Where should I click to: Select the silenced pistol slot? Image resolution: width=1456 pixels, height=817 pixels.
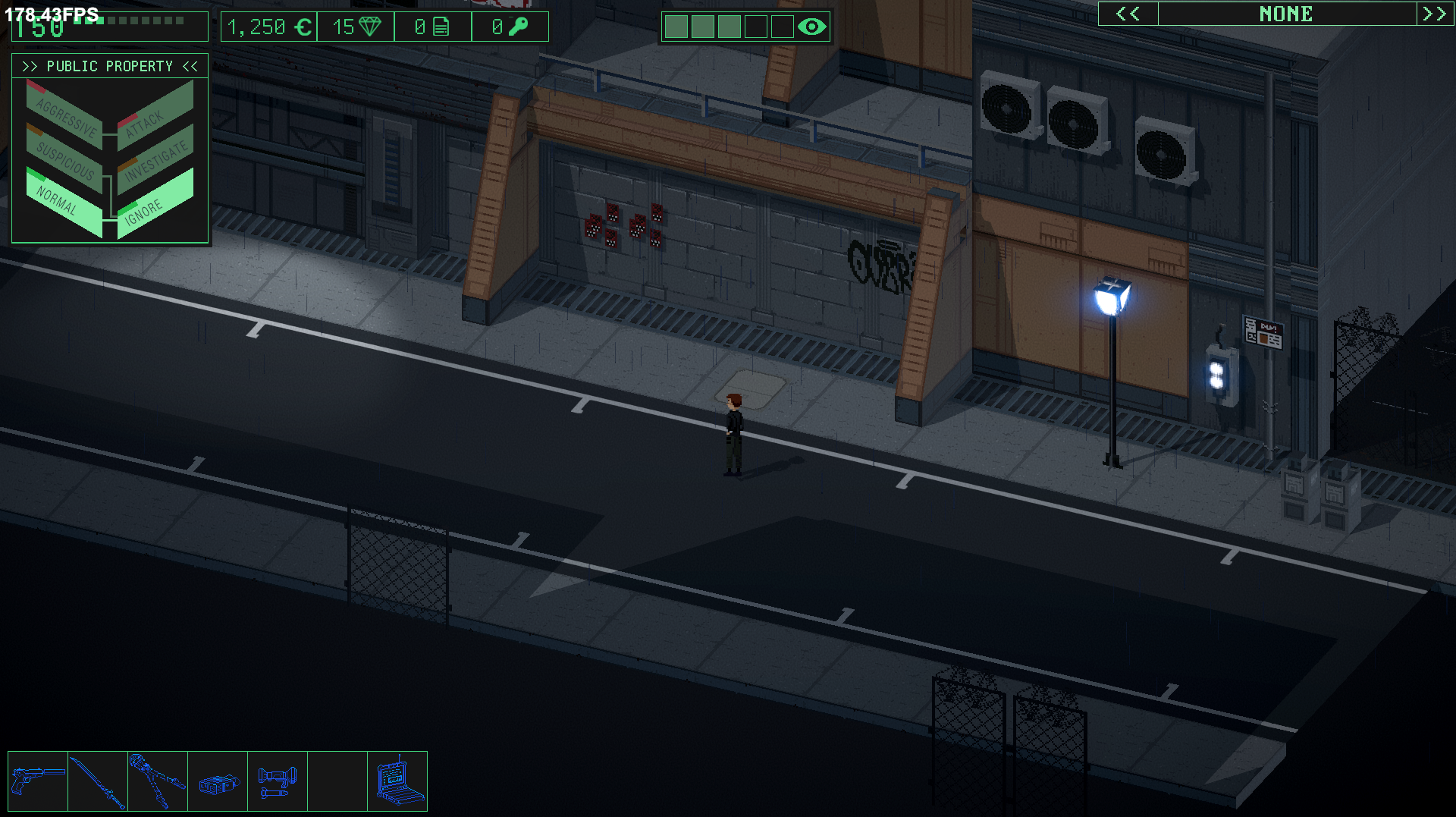[38, 781]
